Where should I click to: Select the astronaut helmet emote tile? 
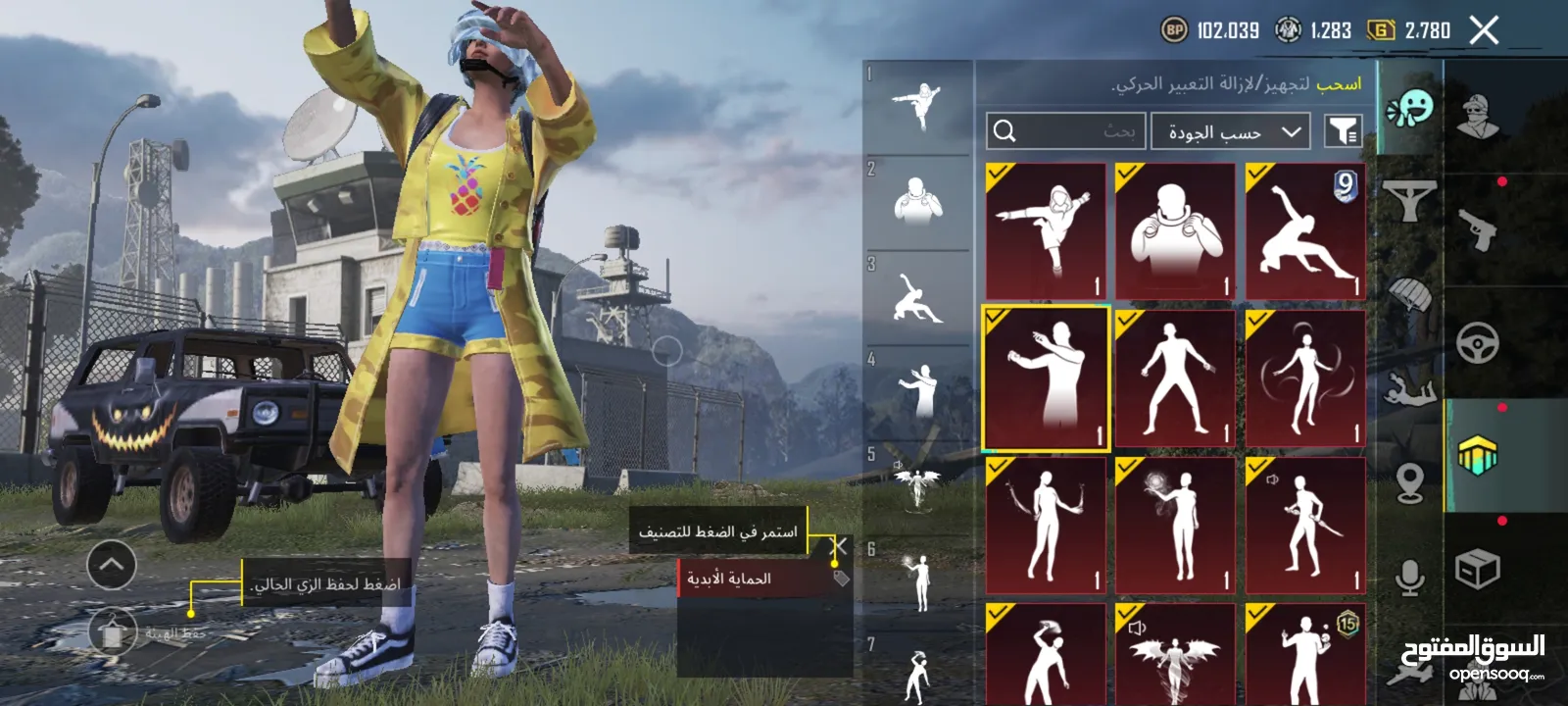[x=1175, y=231]
